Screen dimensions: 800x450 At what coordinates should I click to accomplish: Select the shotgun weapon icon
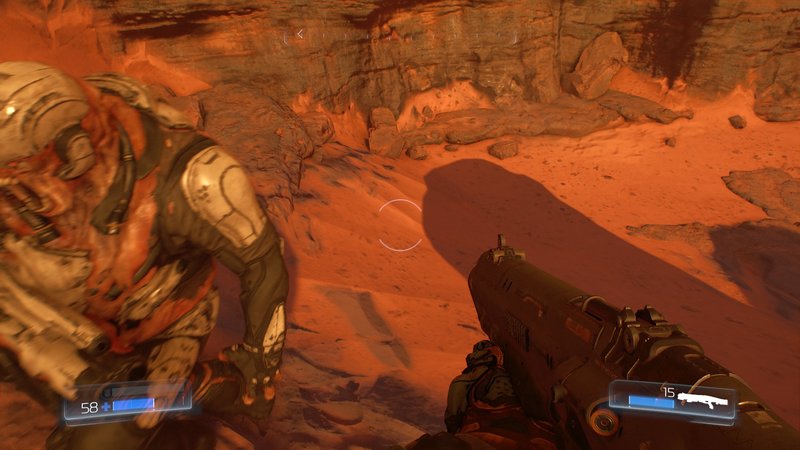coord(701,398)
